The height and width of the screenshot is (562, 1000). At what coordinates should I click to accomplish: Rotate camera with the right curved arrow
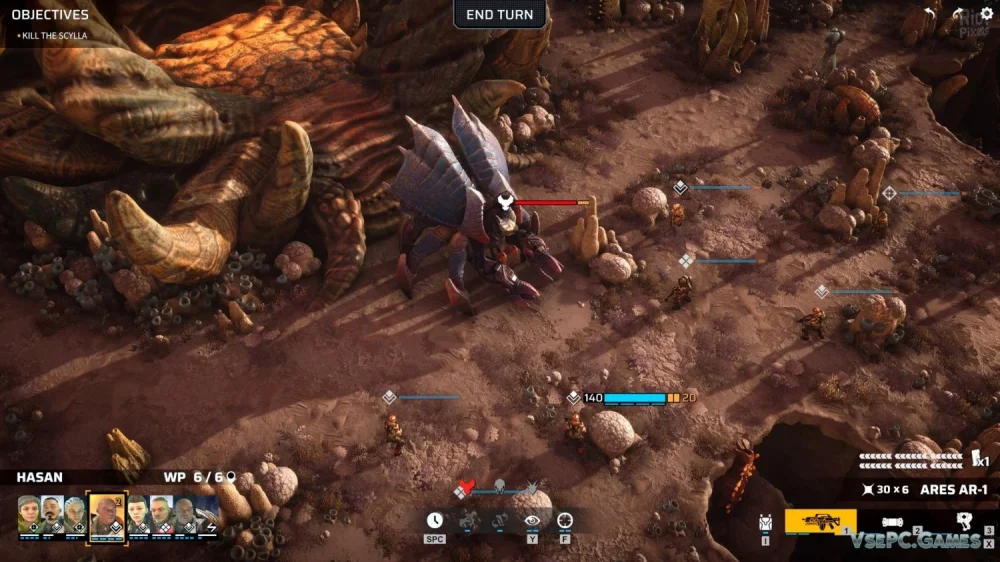coord(957,13)
